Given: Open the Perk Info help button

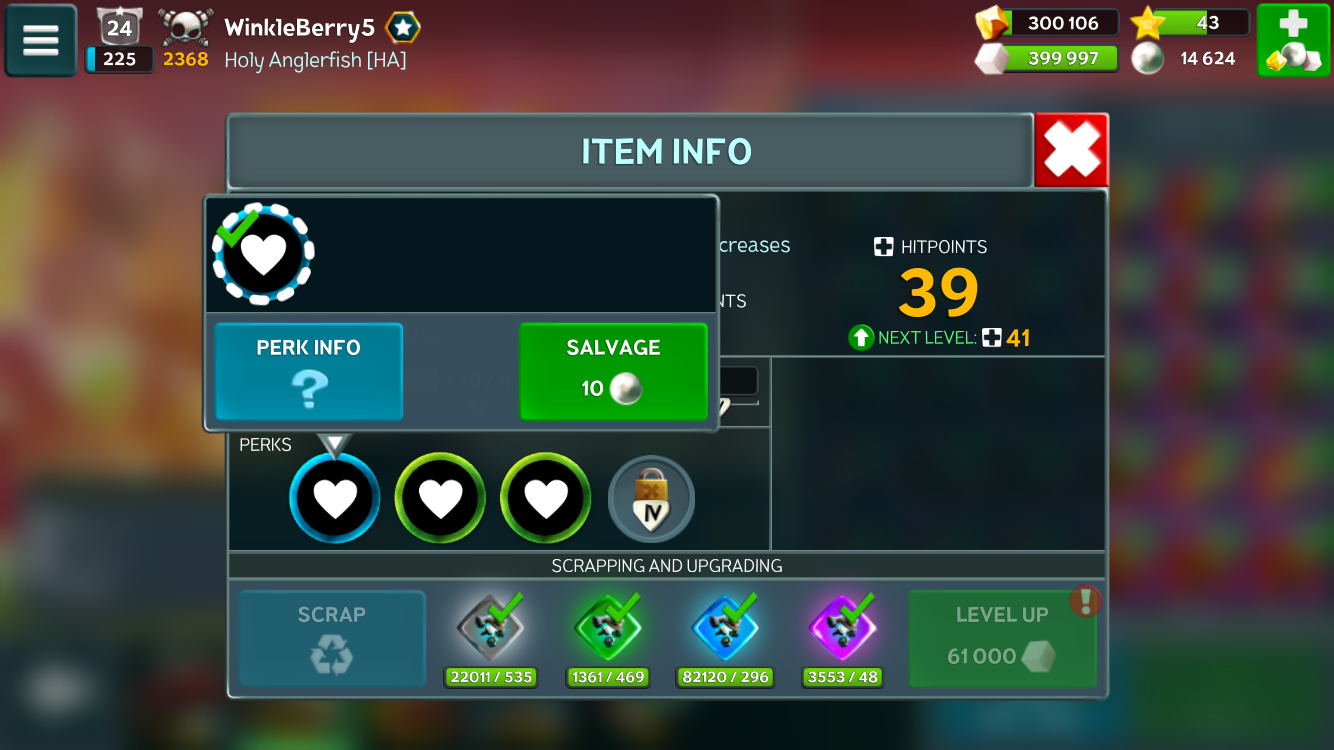Looking at the screenshot, I should pos(309,371).
